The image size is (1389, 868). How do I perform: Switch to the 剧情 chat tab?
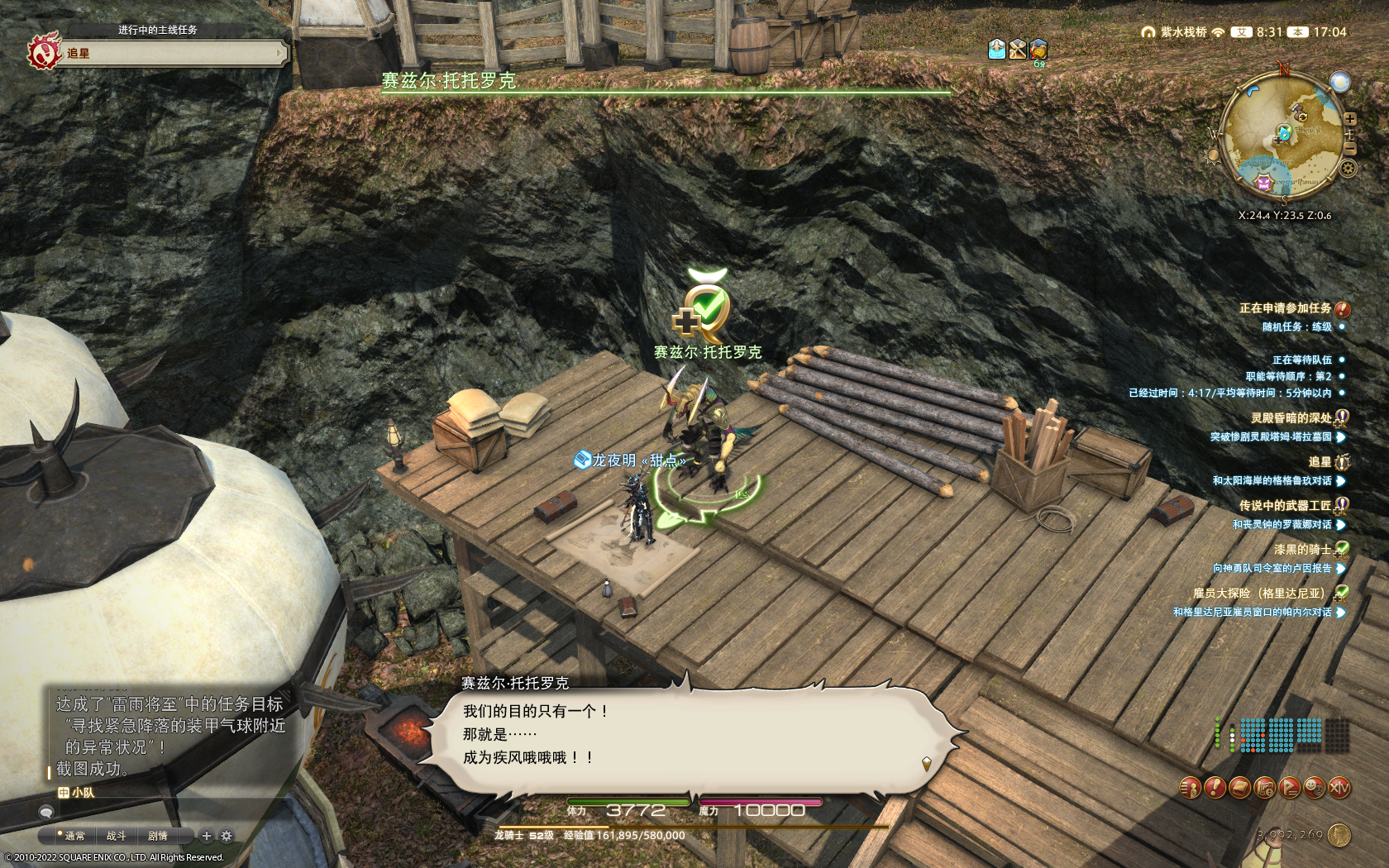click(x=157, y=836)
